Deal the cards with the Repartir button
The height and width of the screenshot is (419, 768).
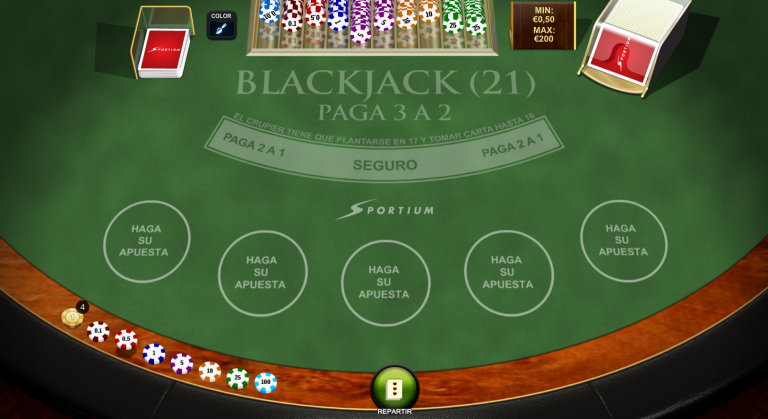tap(394, 388)
